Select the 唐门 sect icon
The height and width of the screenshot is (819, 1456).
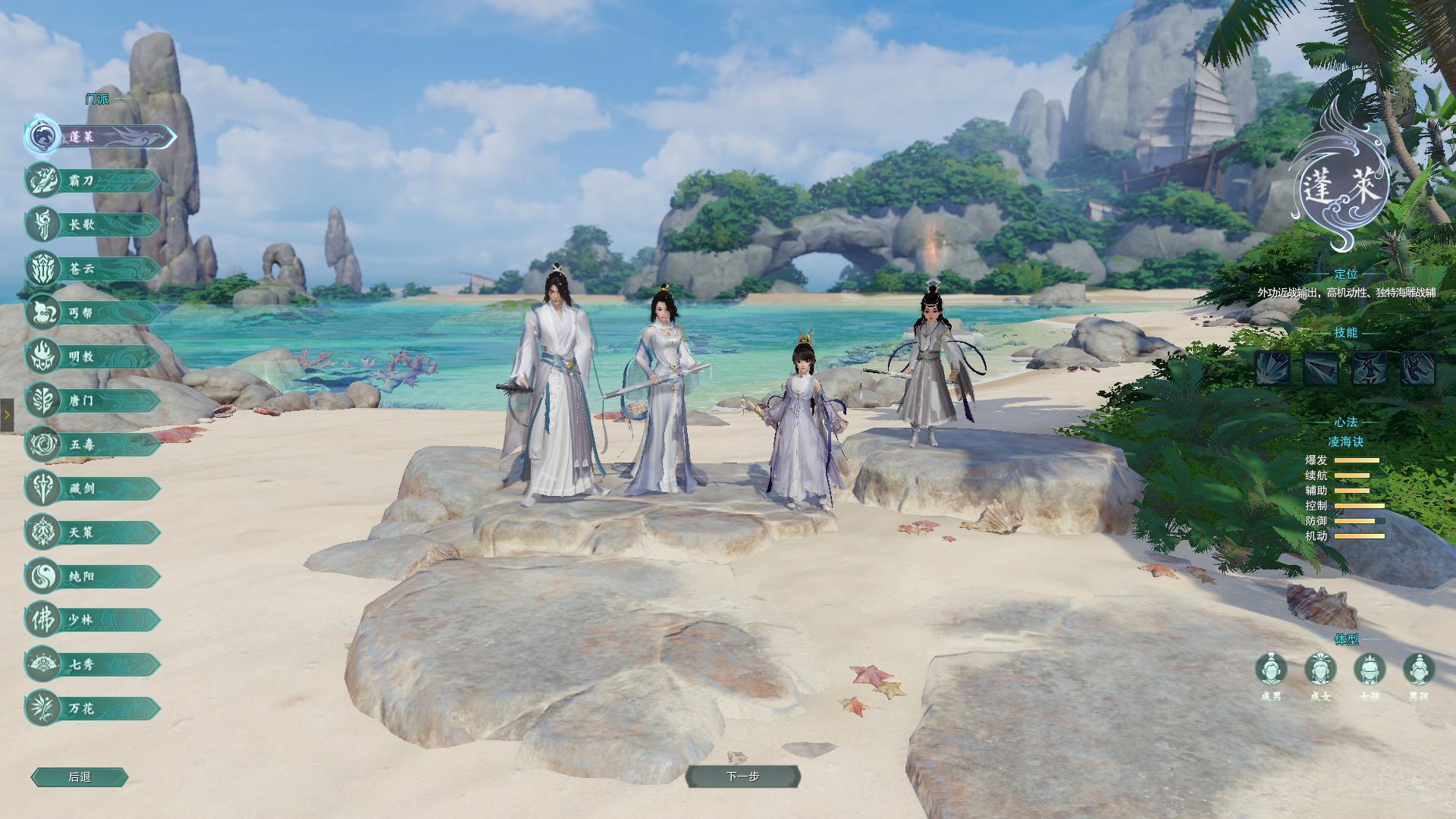pos(44,400)
